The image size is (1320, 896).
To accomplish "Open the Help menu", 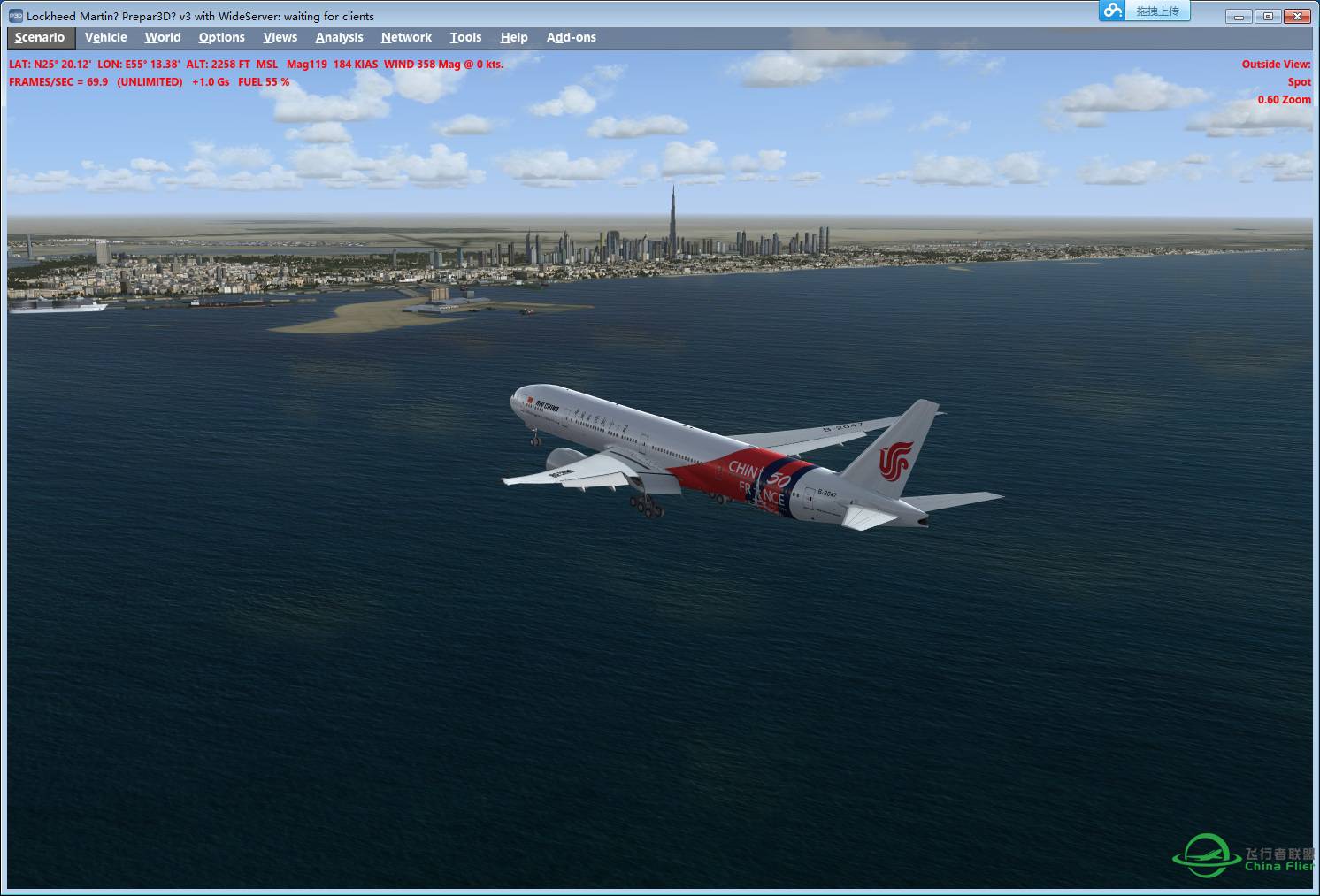I will click(x=513, y=37).
